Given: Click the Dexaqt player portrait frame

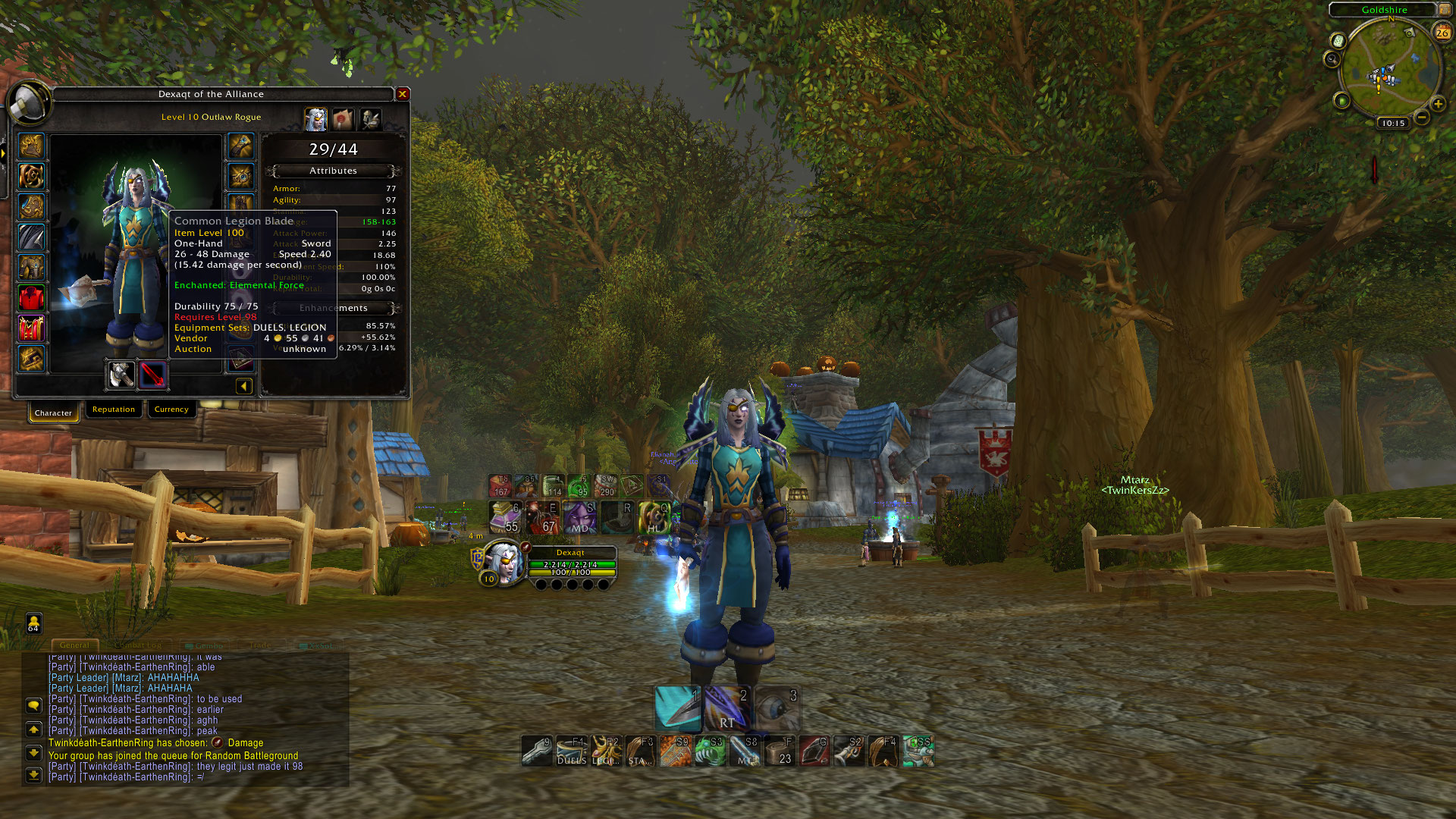Looking at the screenshot, I should [503, 561].
